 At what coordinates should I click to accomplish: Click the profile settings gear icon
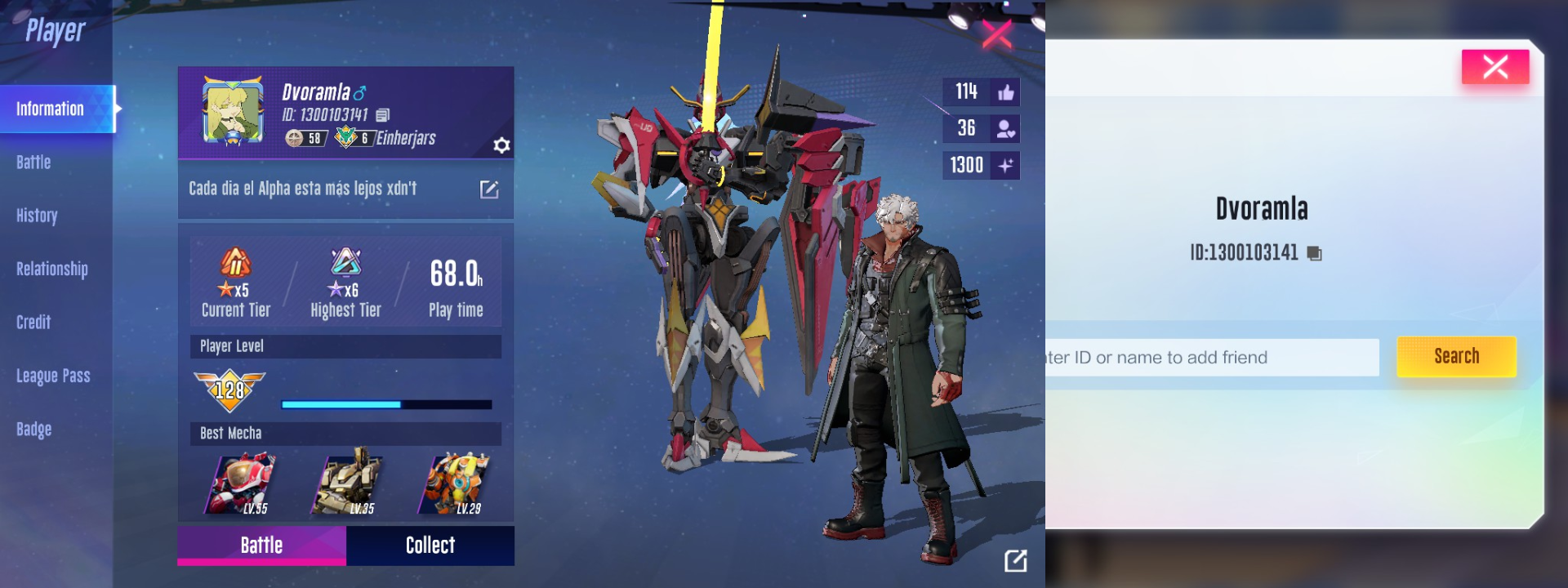point(501,145)
